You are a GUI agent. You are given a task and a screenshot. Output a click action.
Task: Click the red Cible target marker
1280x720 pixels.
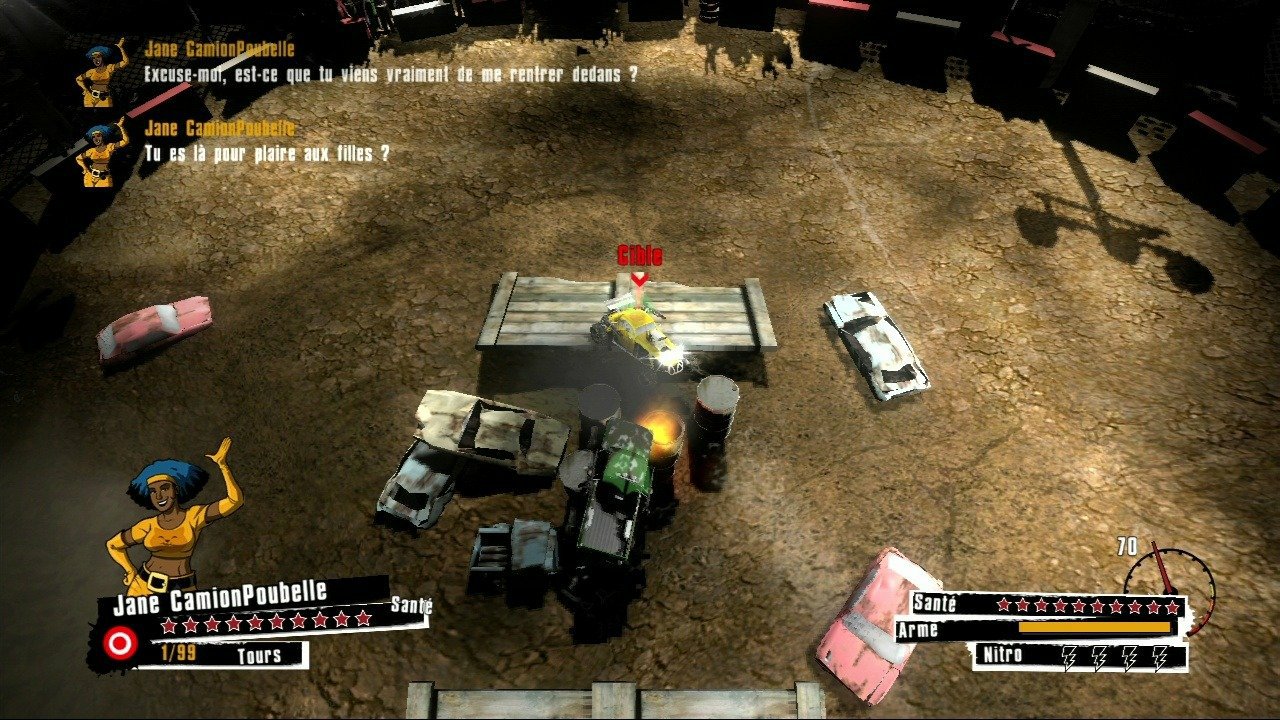pos(639,264)
